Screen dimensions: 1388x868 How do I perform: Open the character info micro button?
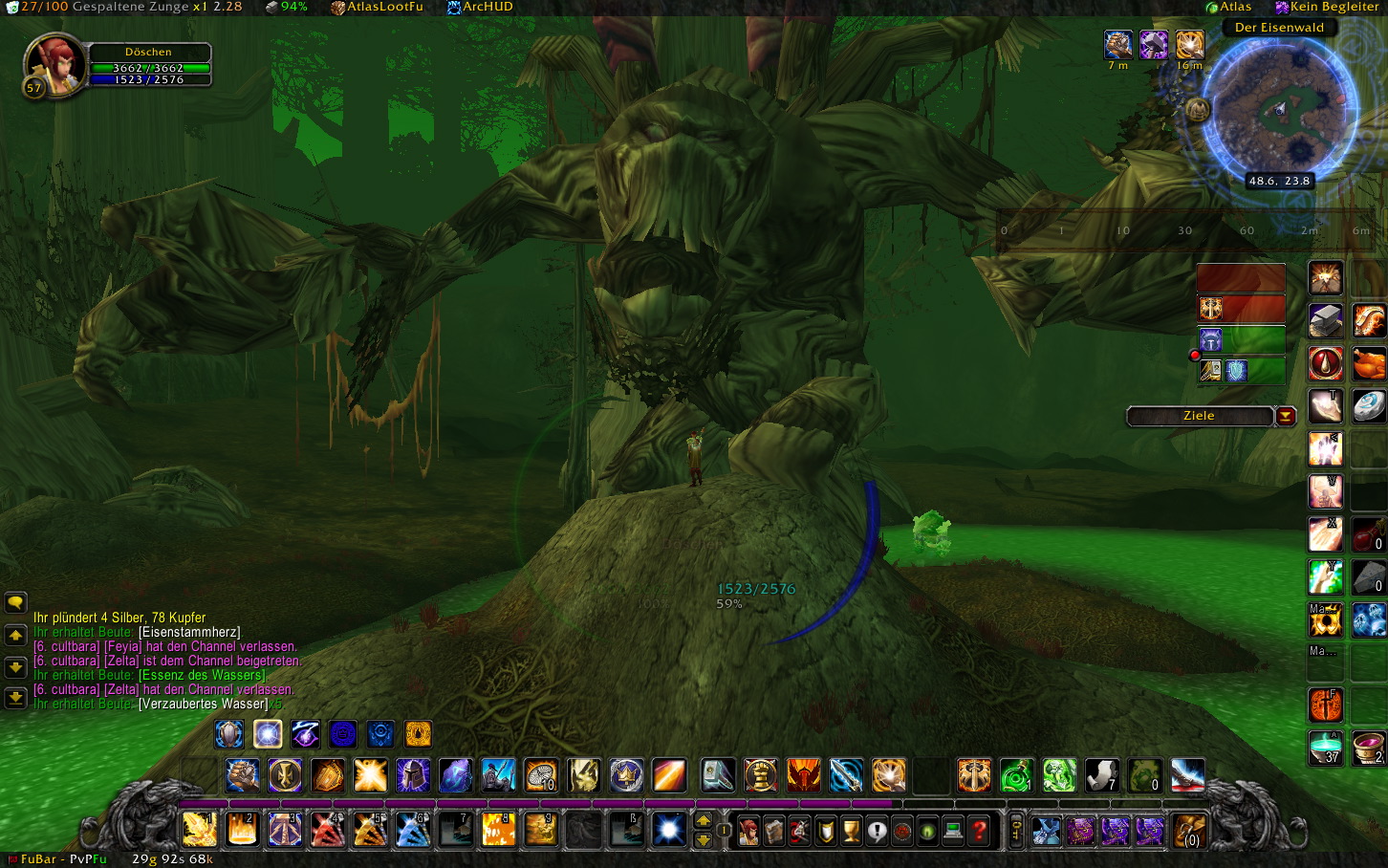point(748,831)
